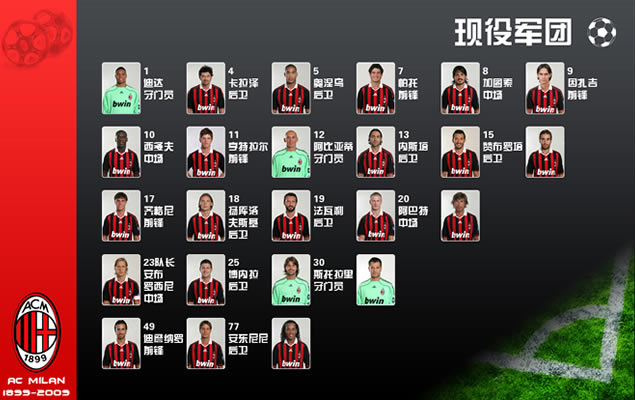This screenshot has width=635, height=400.
Task: Select number 7 帕托 forward portrait
Action: tap(376, 88)
